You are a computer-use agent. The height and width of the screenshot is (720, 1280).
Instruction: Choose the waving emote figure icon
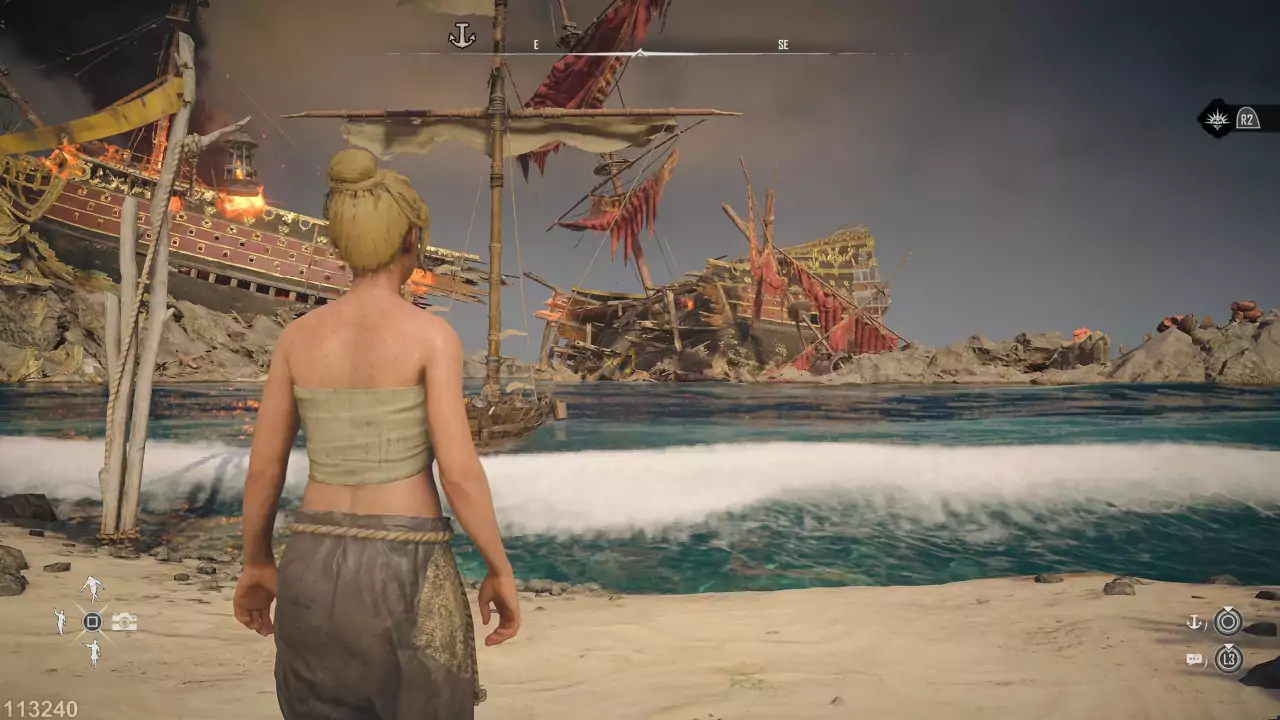pyautogui.click(x=60, y=622)
